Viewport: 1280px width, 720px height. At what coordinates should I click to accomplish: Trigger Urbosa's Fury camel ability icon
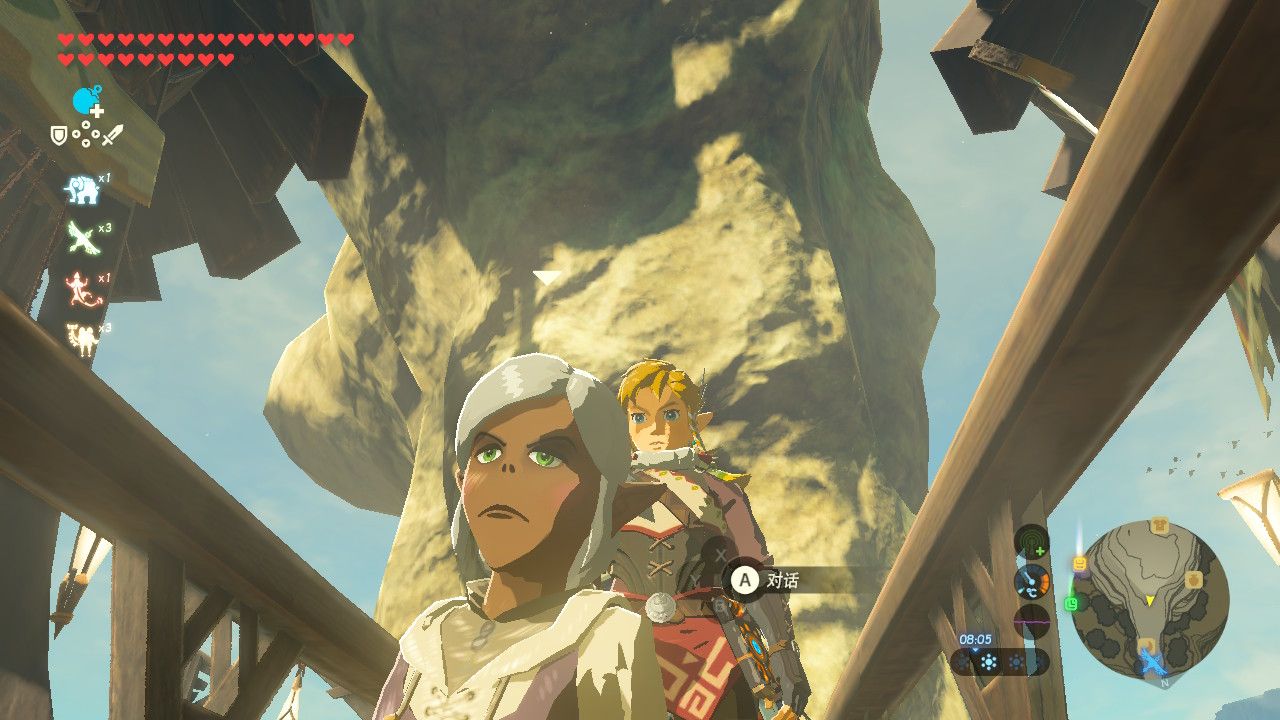point(80,339)
